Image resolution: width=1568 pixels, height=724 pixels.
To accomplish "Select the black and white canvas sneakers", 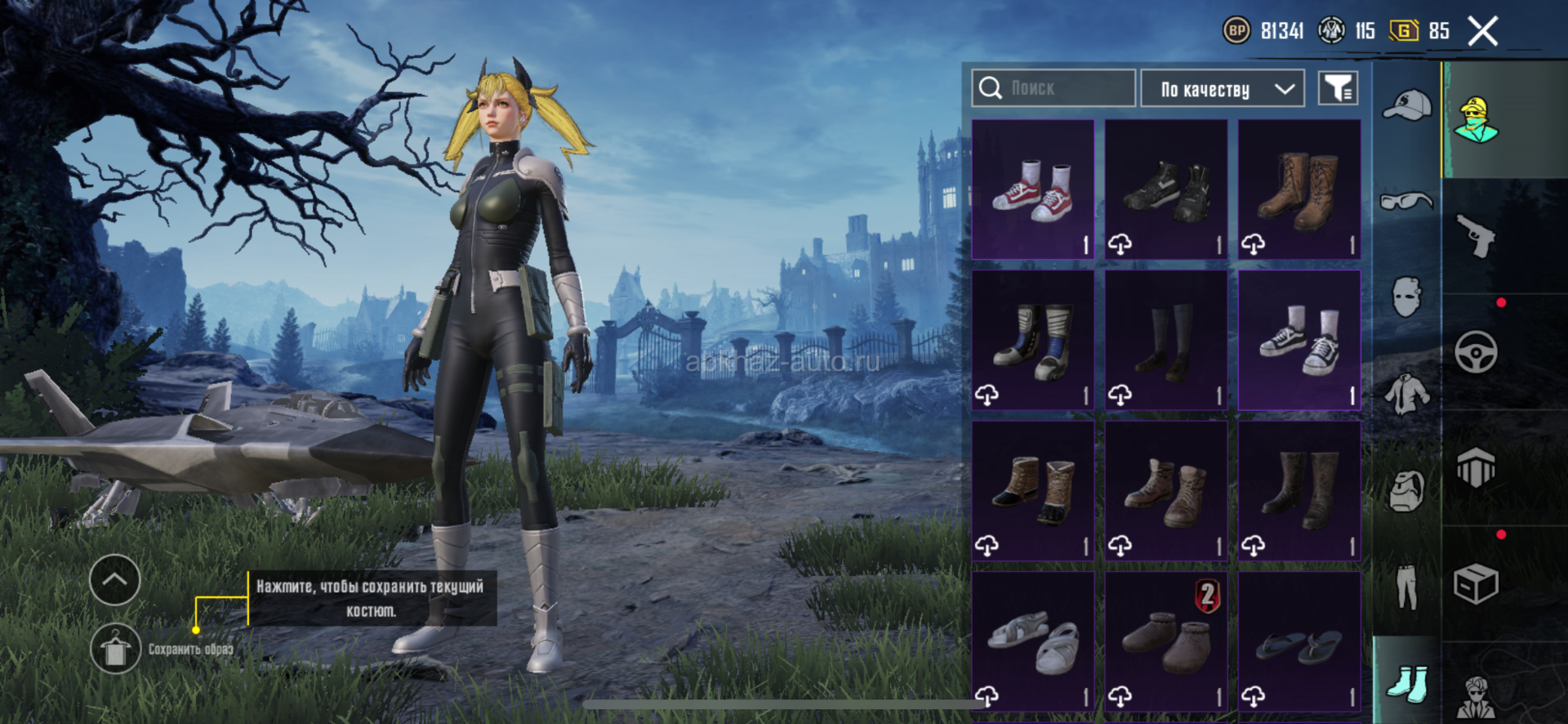I will pos(1299,340).
